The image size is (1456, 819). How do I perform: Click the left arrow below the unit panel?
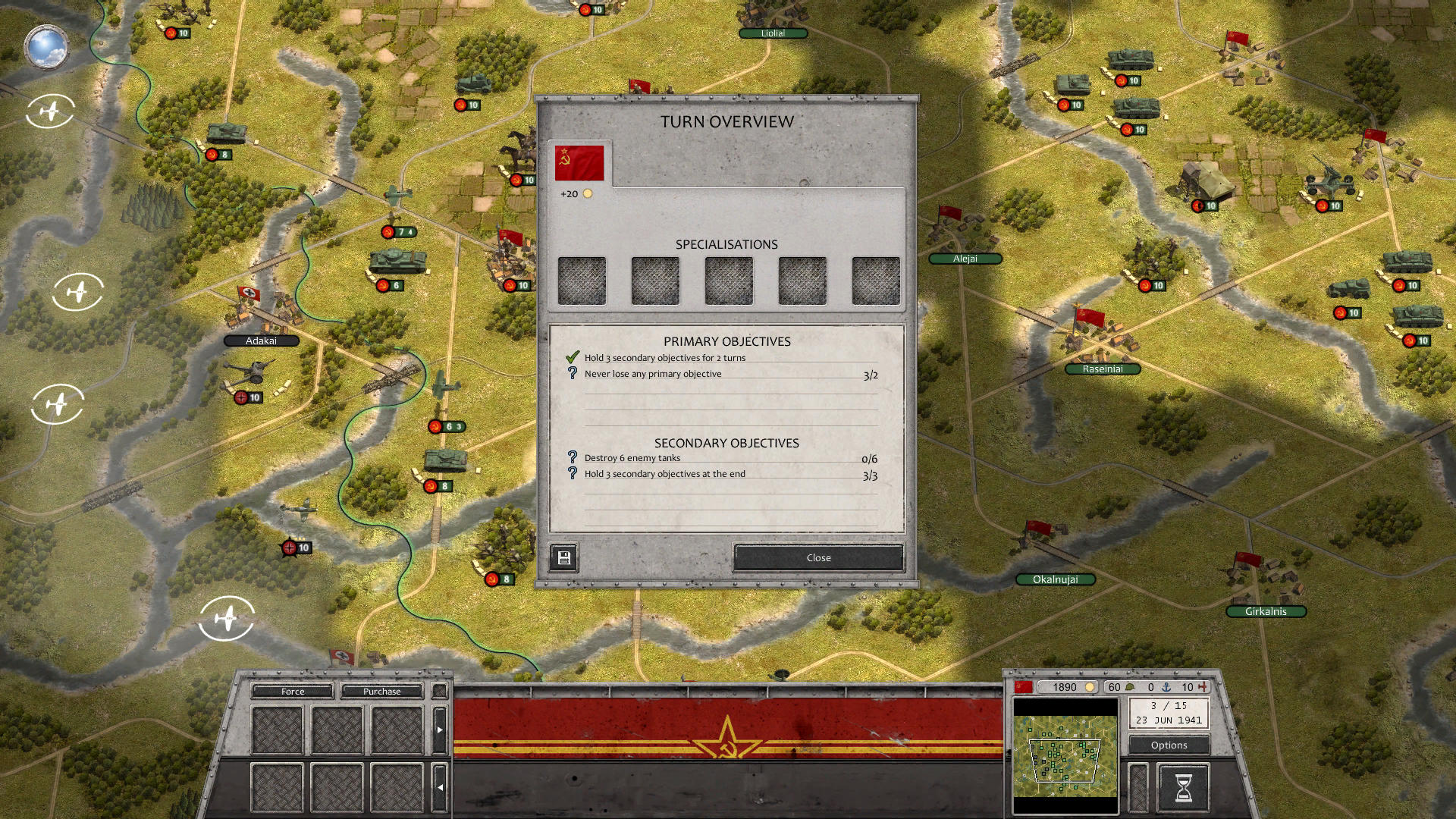pyautogui.click(x=440, y=787)
